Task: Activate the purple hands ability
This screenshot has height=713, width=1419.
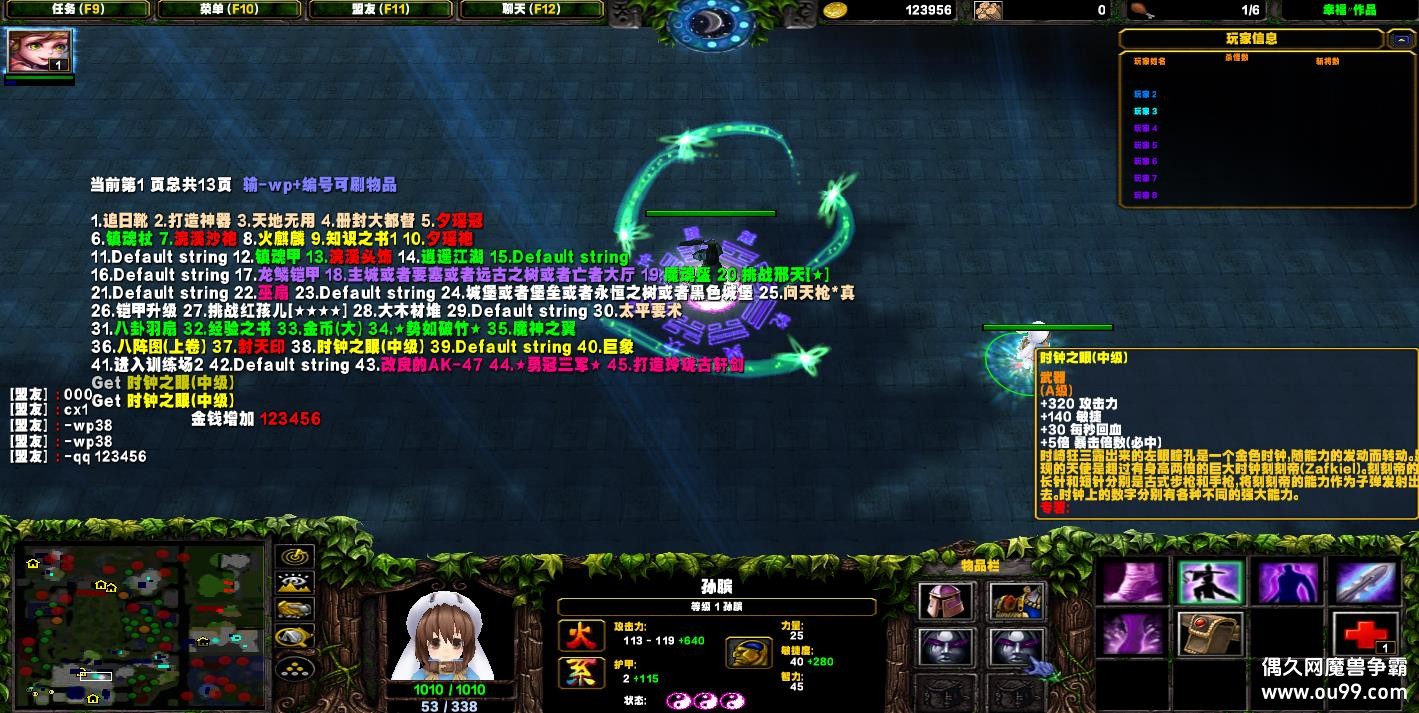Action: pos(1134,634)
